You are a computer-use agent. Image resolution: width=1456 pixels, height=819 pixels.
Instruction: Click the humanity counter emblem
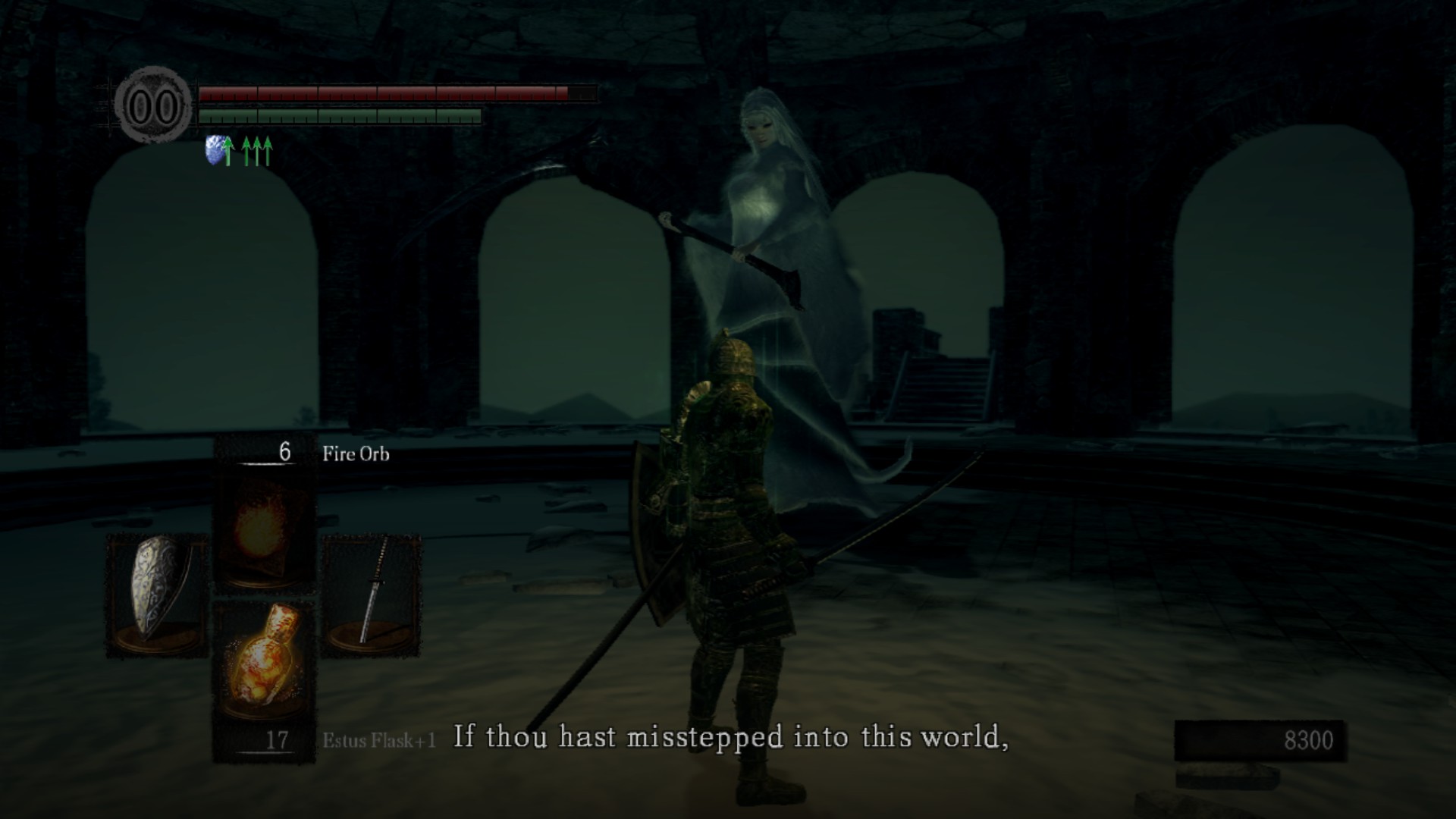153,106
